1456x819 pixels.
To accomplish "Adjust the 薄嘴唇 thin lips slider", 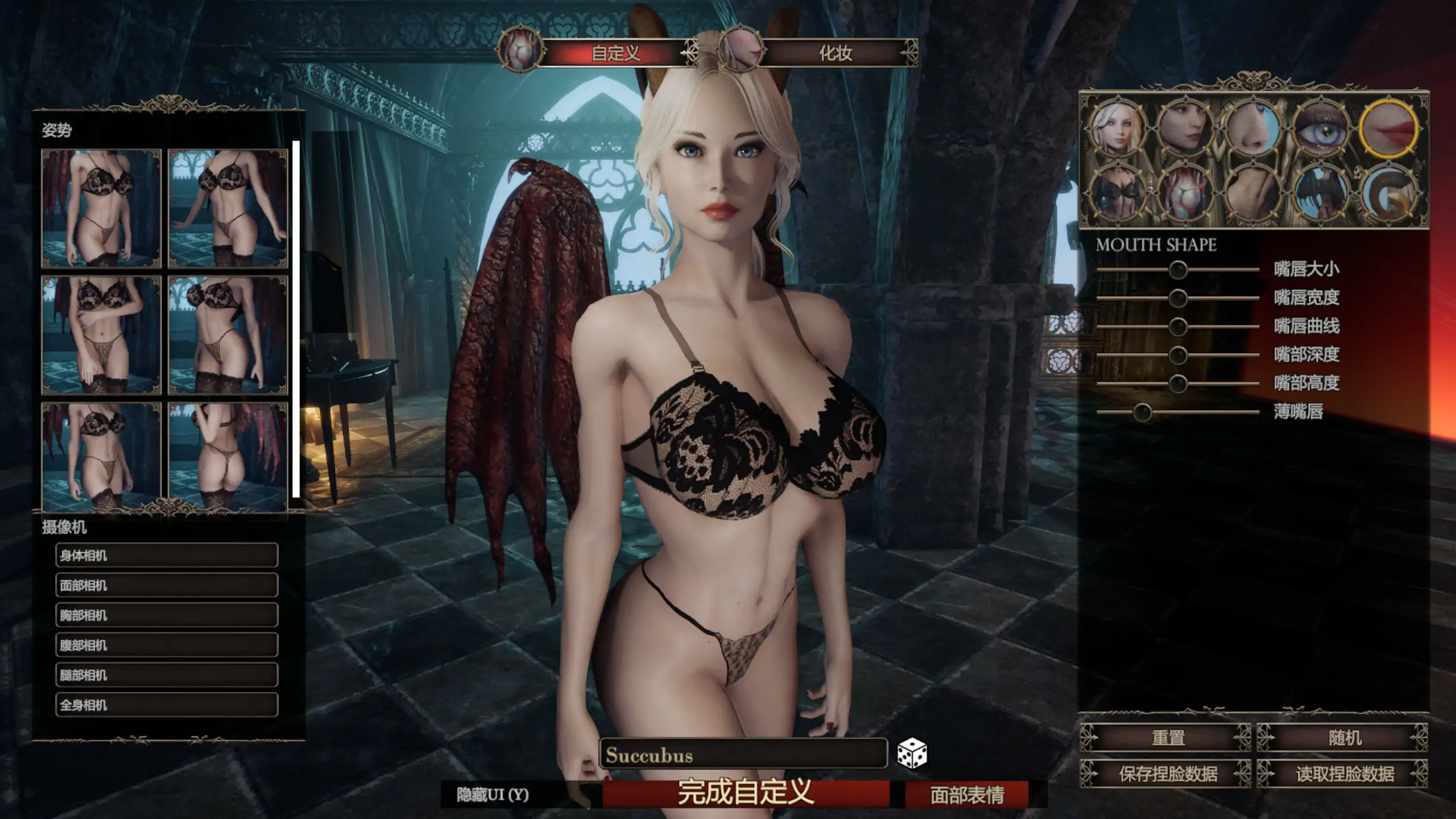I will point(1142,412).
